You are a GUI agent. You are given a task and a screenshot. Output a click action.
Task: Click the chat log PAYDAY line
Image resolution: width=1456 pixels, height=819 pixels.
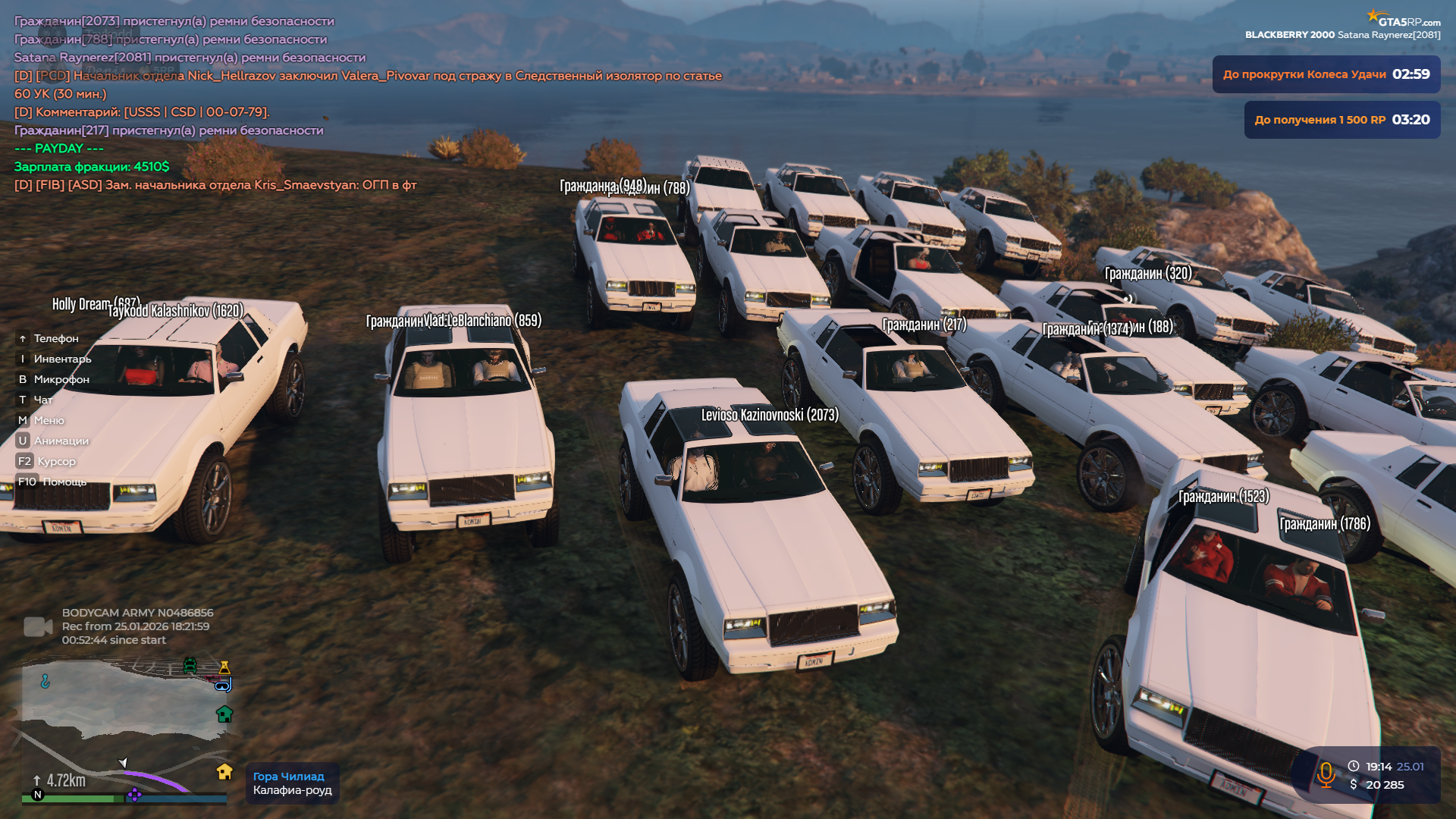(59, 149)
